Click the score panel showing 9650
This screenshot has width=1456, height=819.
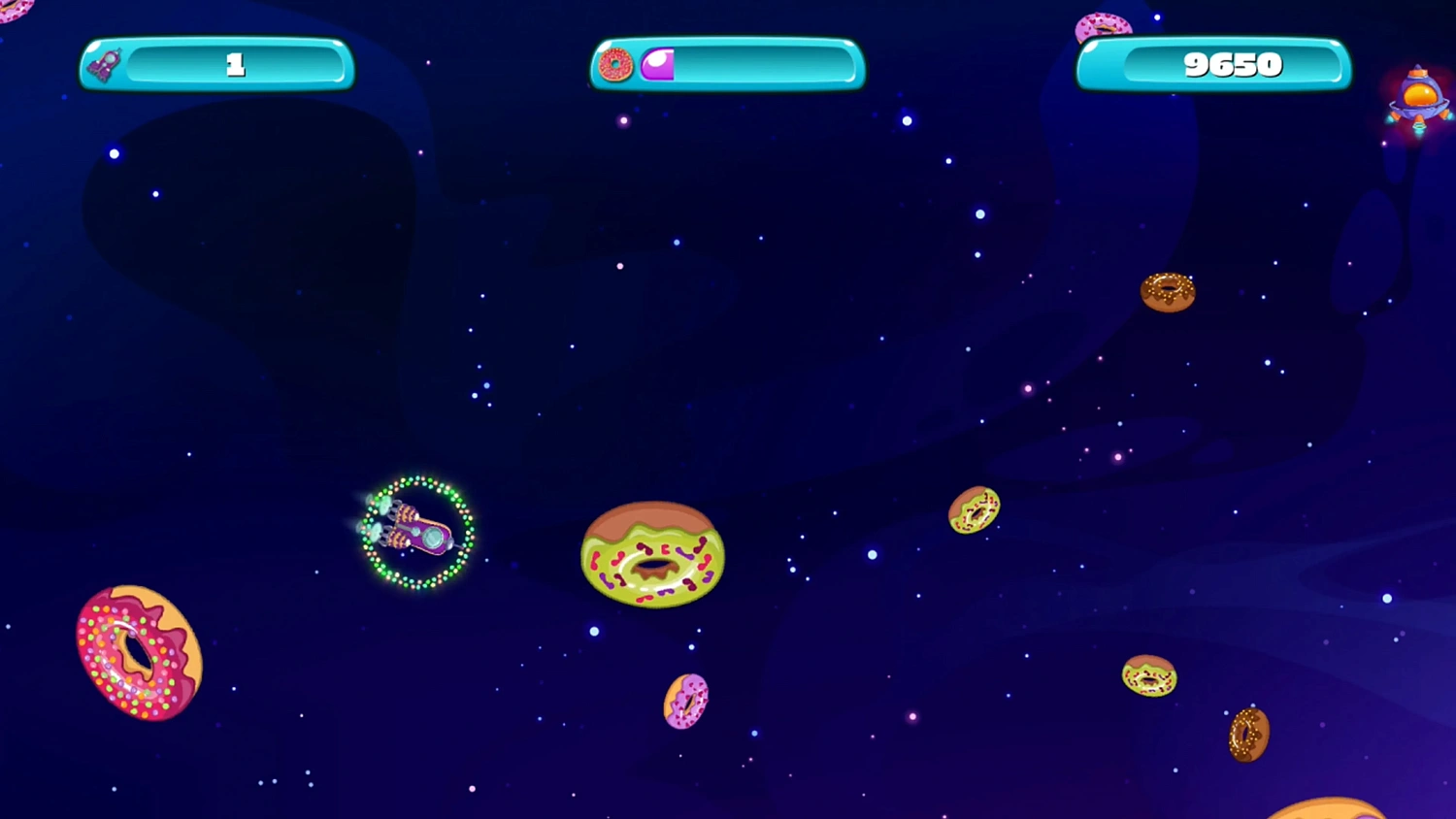[x=1233, y=65]
